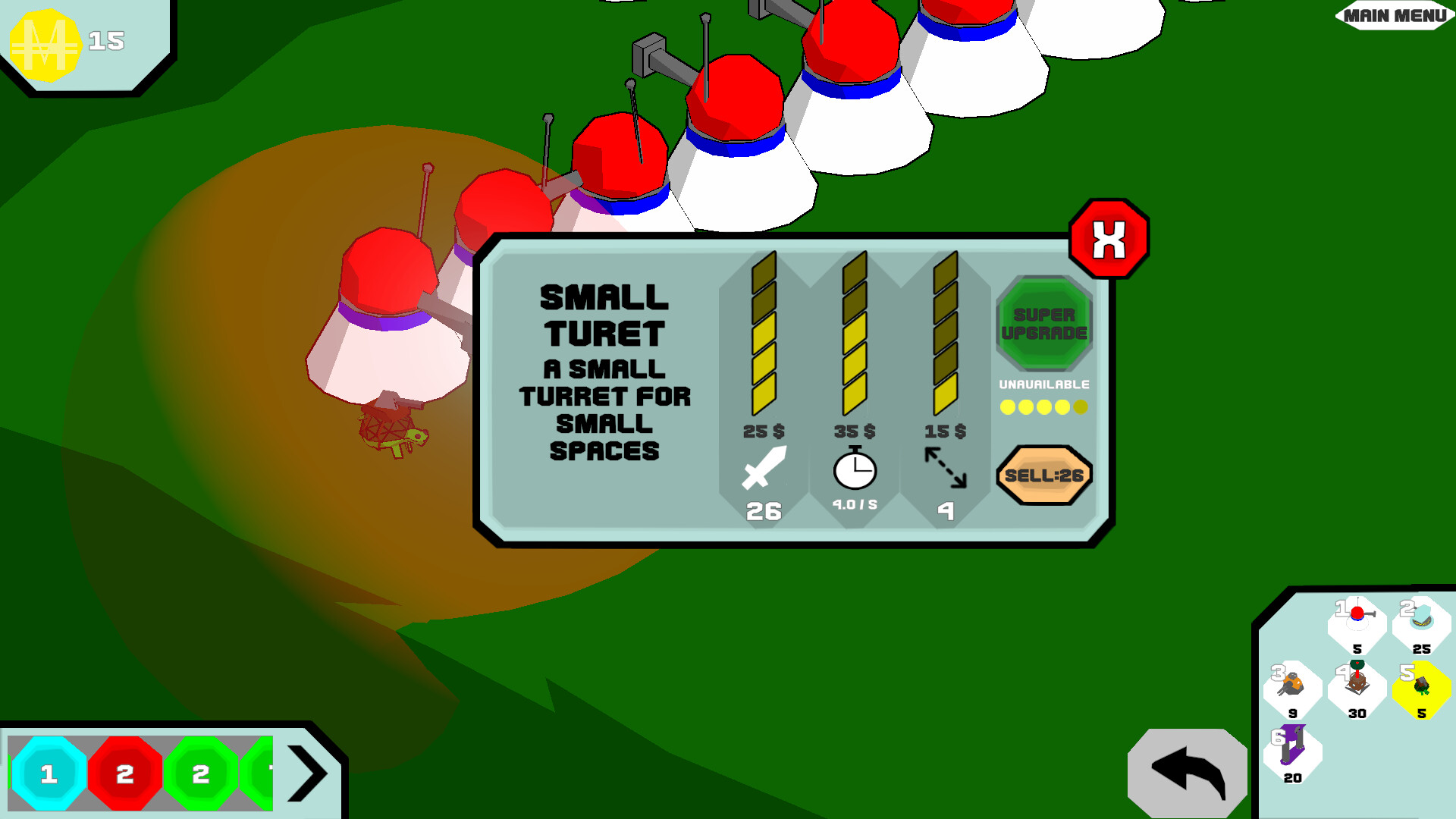This screenshot has width=1456, height=819.
Task: Click the 25$ damage upgrade bar
Action: (763, 334)
